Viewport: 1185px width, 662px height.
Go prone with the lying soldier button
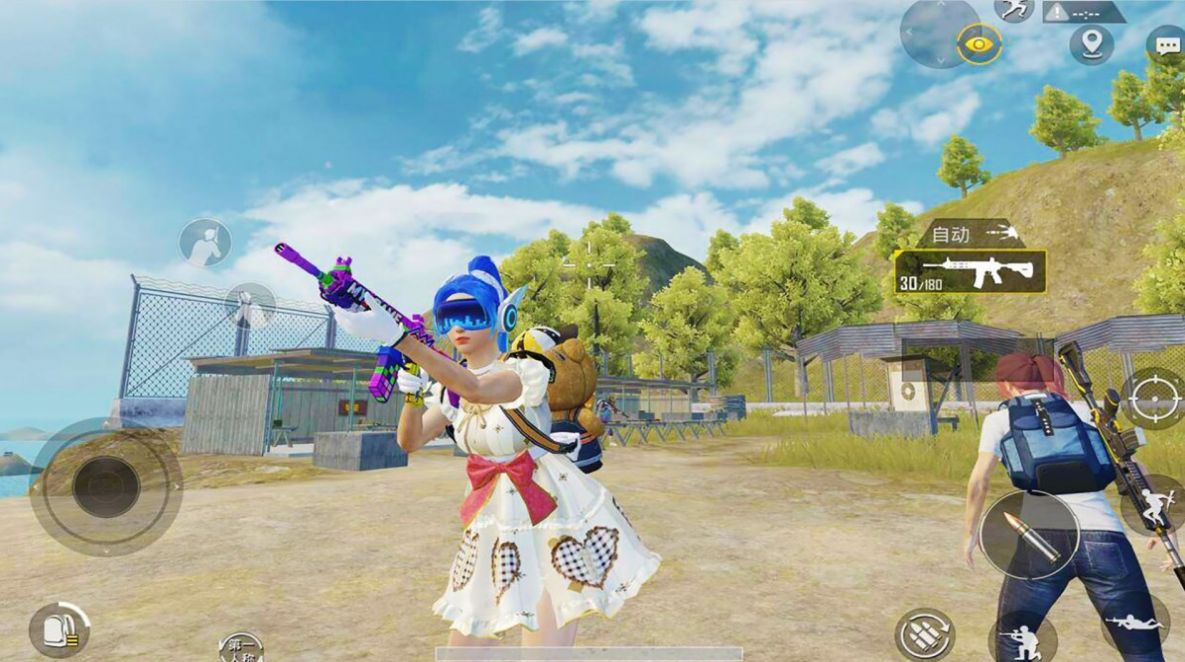pos(1136,624)
